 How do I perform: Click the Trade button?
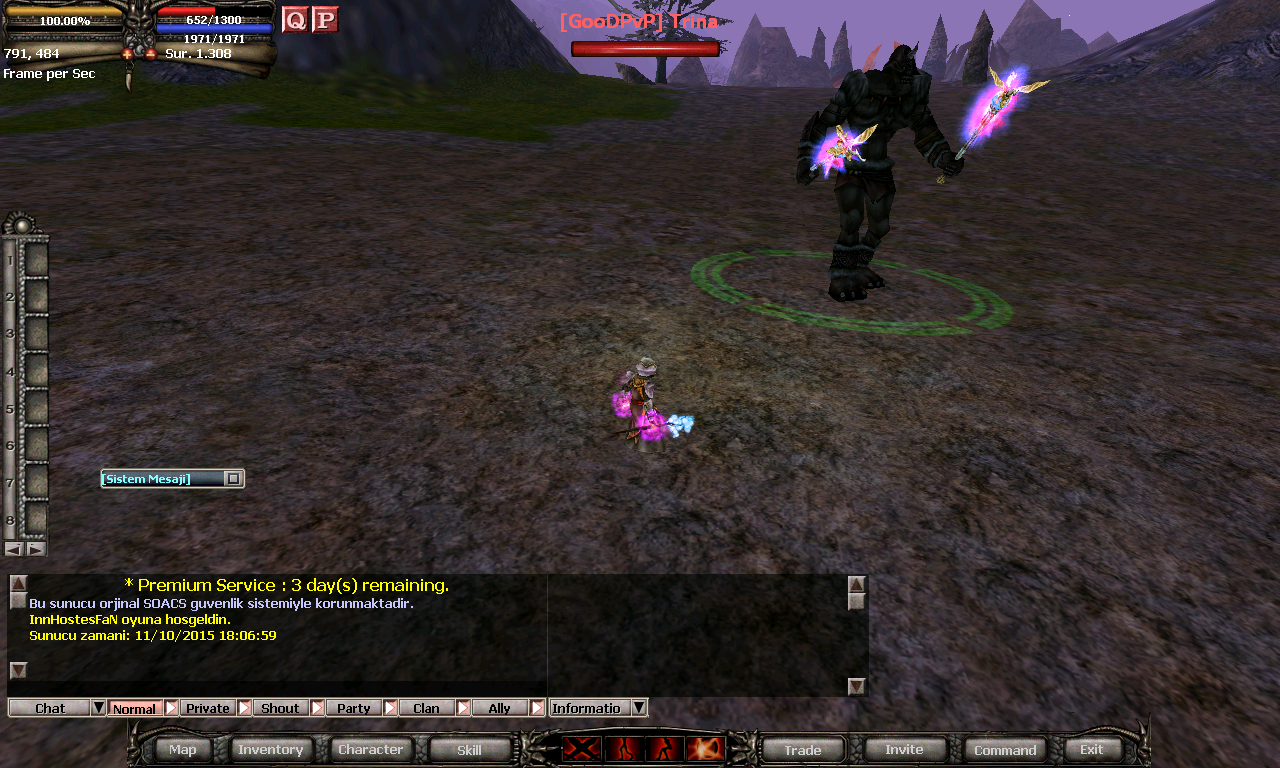click(x=802, y=749)
